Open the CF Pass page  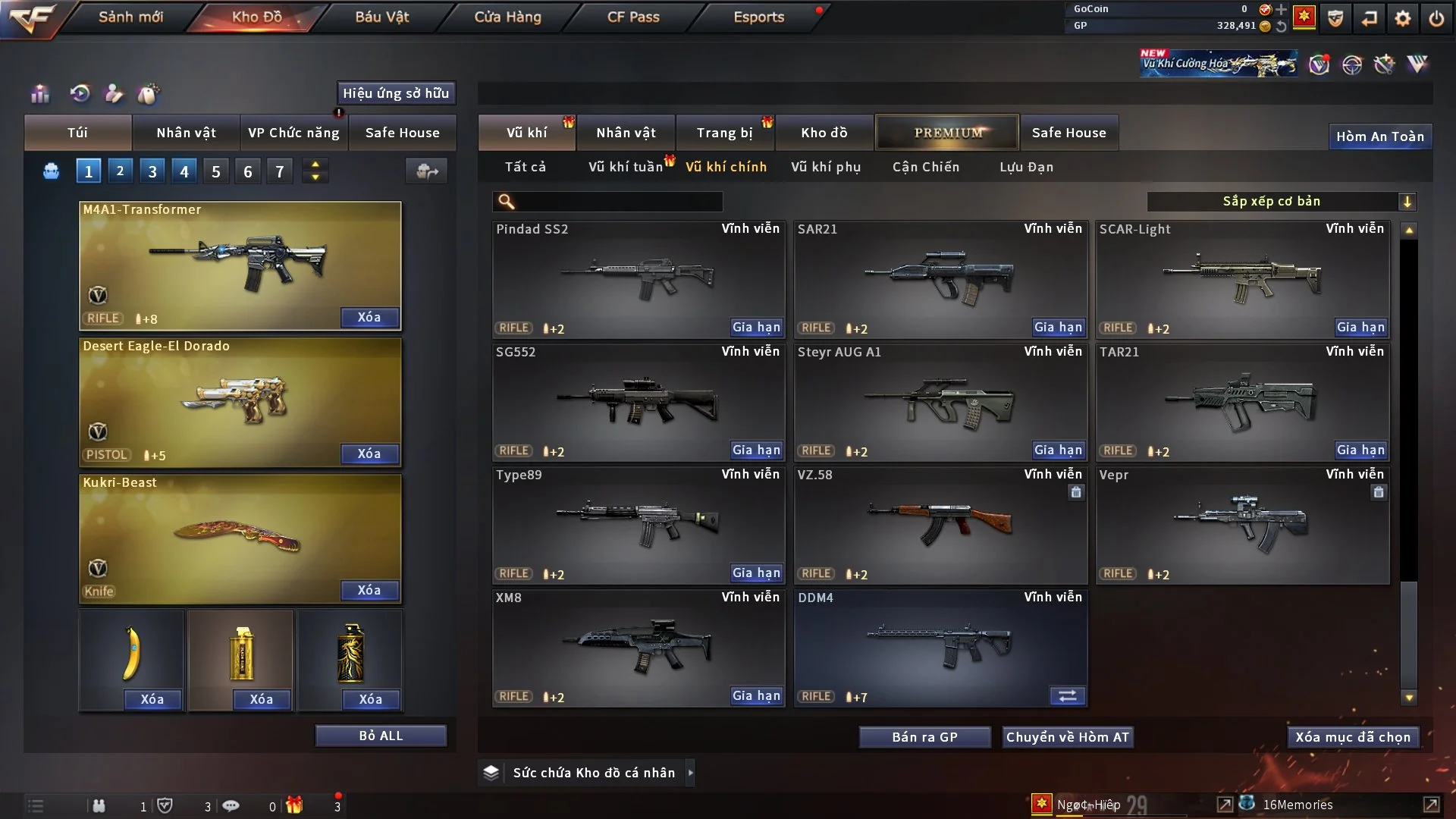pos(633,17)
